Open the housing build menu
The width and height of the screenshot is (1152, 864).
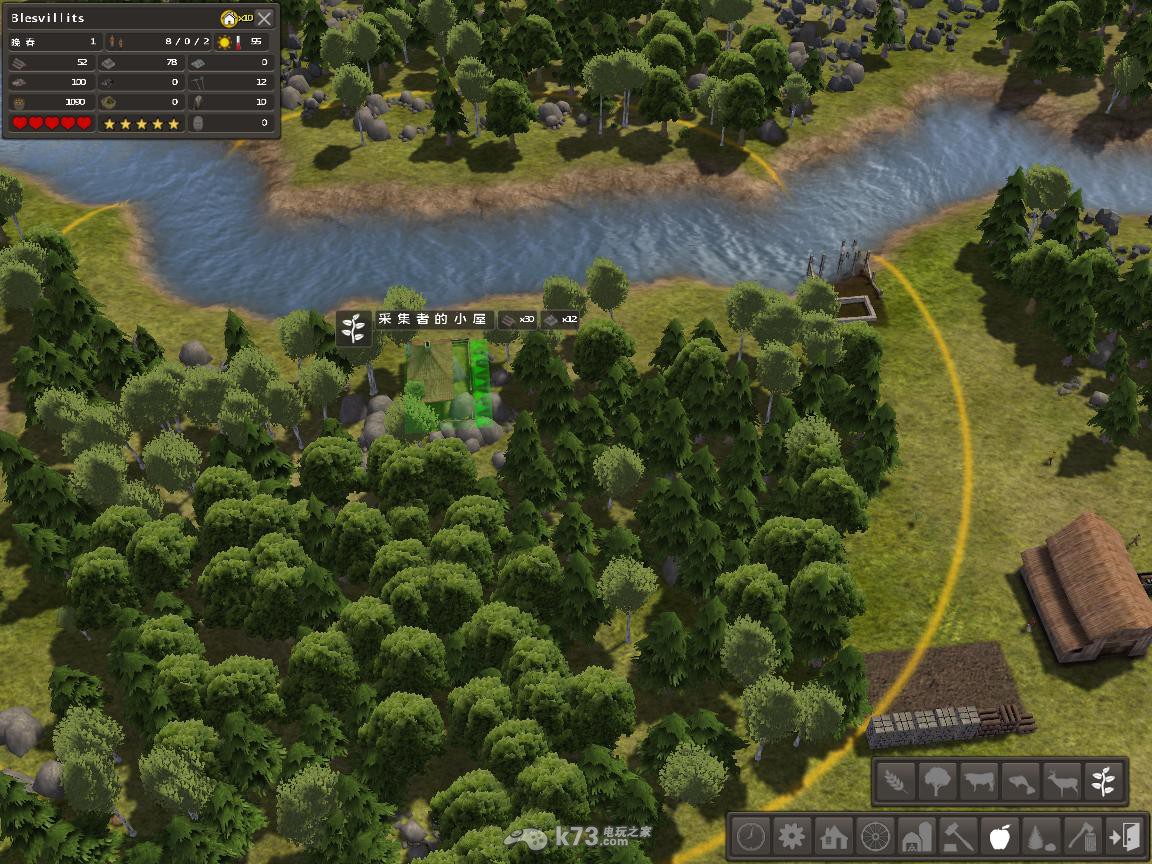coord(834,835)
